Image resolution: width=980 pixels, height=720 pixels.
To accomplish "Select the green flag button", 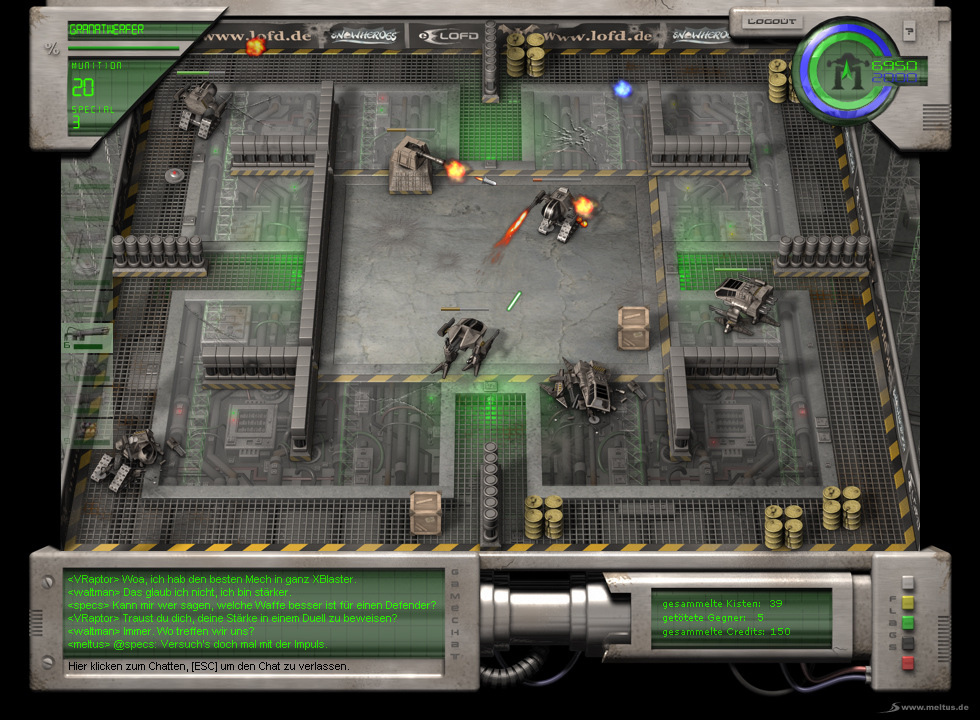I will pos(908,622).
